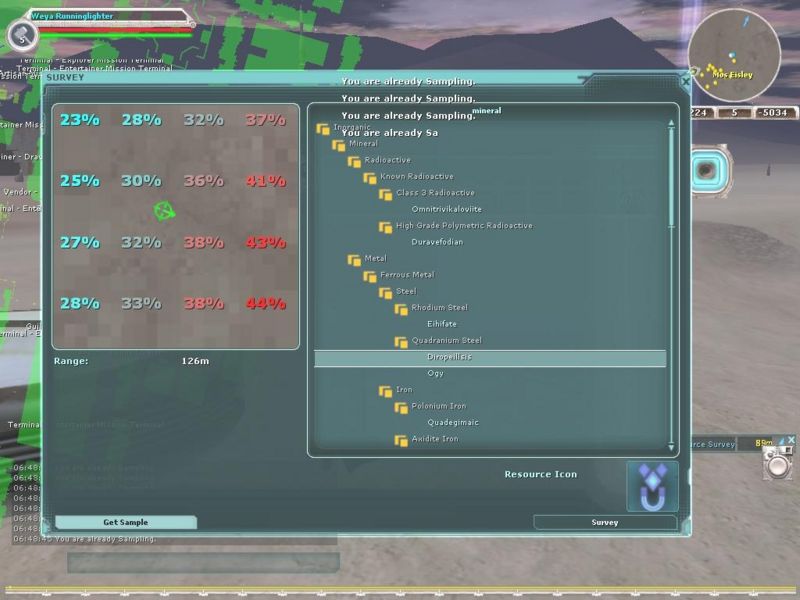Image resolution: width=800 pixels, height=600 pixels.
Task: Close the Resource Survey waypoint tracker
Action: click(791, 439)
